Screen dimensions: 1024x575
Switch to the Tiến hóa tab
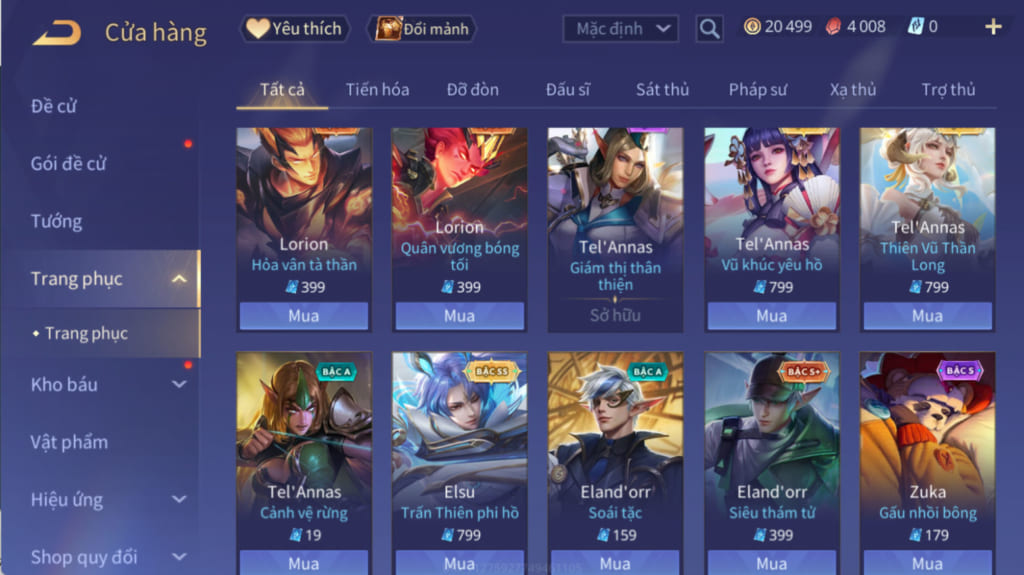point(377,89)
